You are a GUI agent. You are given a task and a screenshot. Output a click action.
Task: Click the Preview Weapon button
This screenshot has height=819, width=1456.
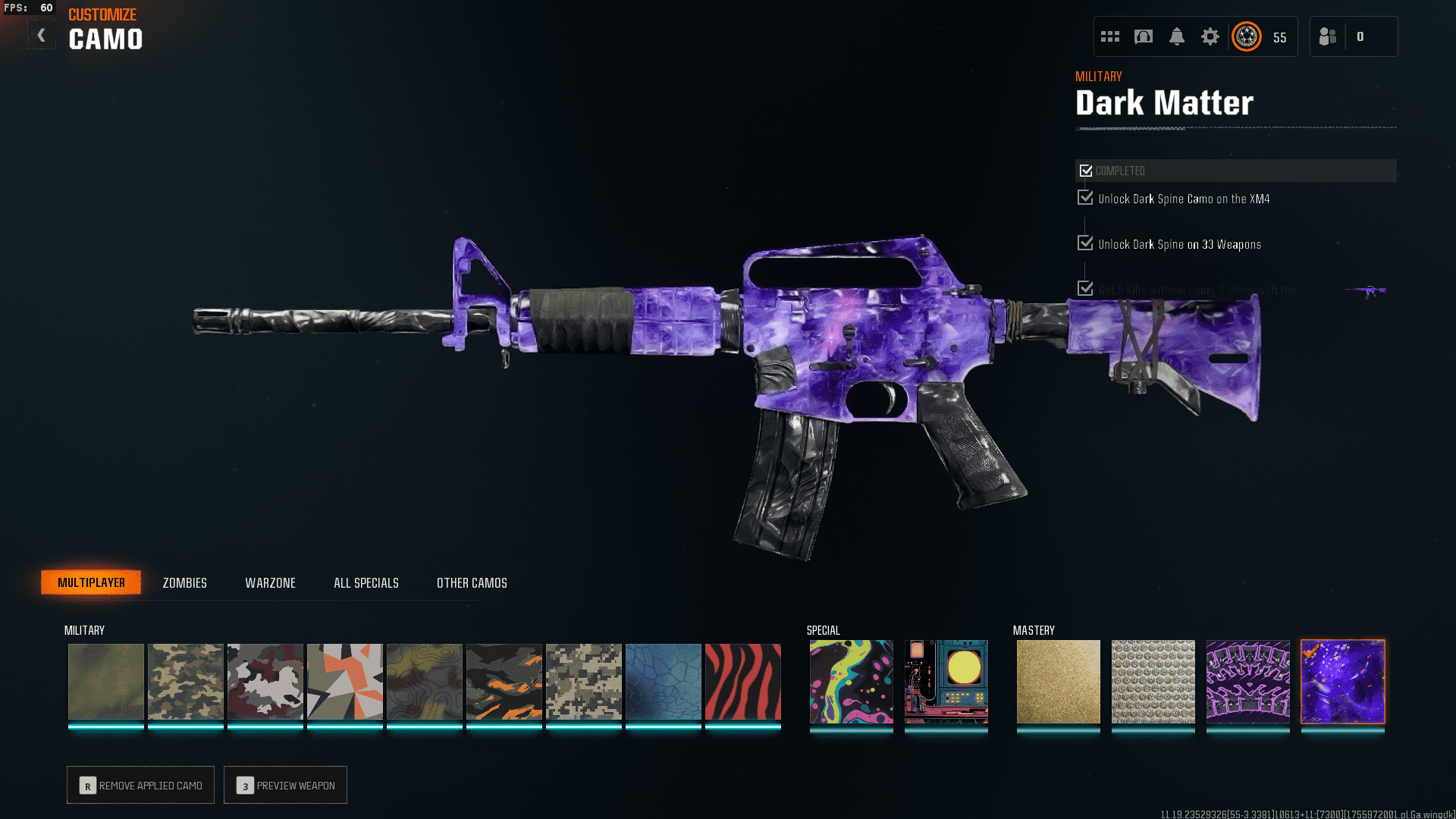[x=285, y=785]
